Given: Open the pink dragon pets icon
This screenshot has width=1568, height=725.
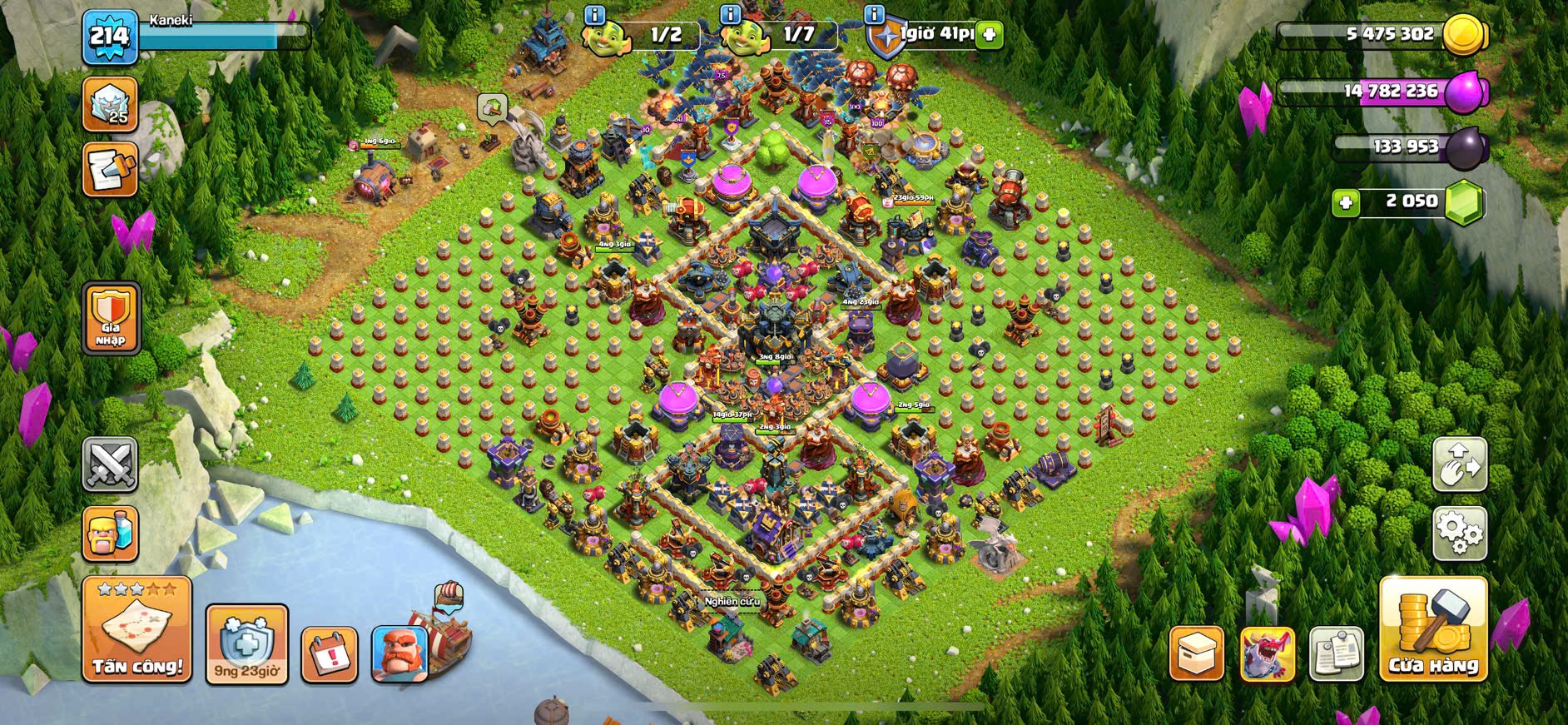Looking at the screenshot, I should coord(1268,653).
